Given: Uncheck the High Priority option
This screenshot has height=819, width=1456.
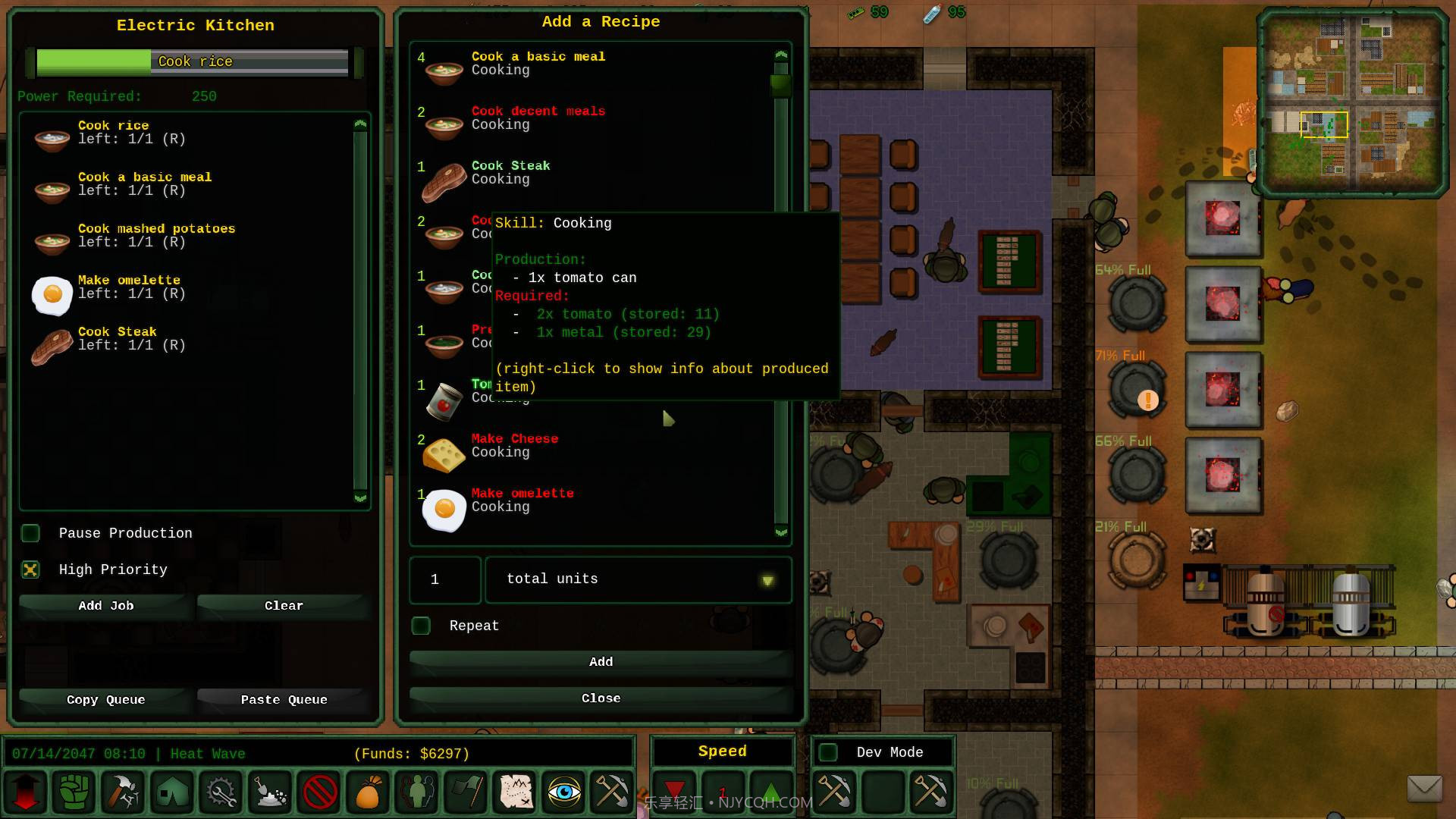Looking at the screenshot, I should click(x=31, y=570).
